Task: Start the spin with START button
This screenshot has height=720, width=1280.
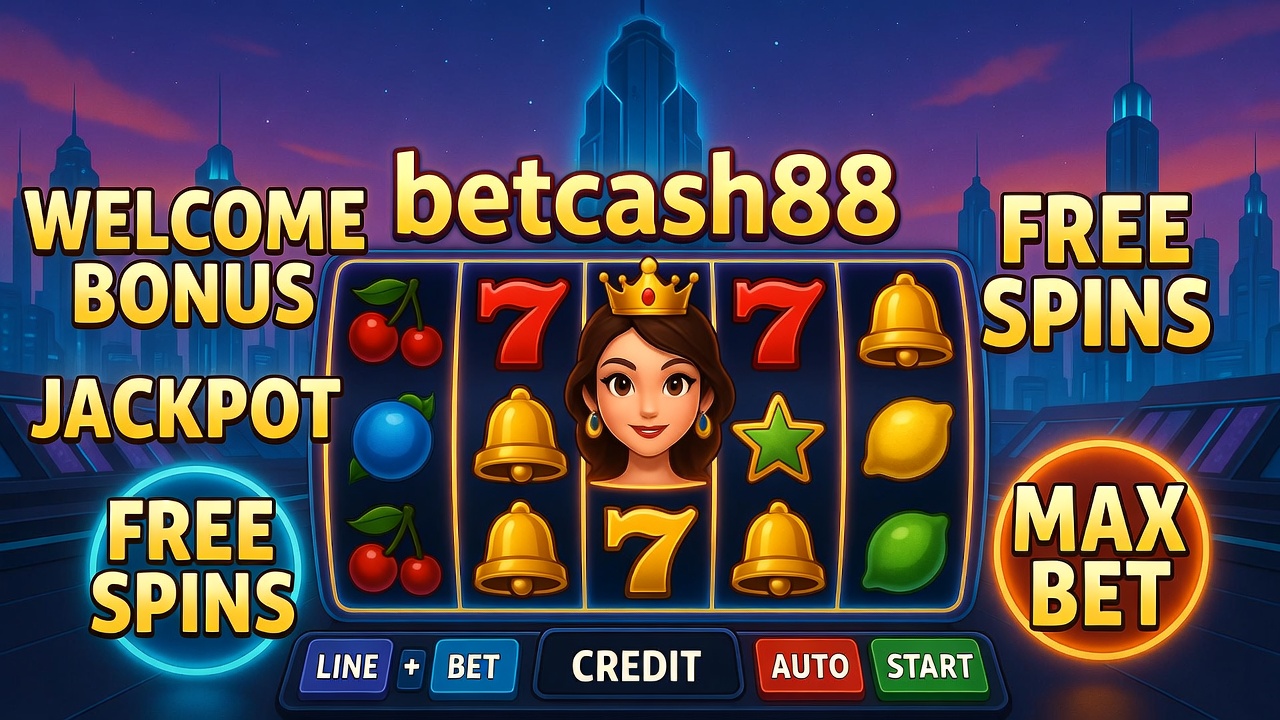Action: (x=929, y=667)
